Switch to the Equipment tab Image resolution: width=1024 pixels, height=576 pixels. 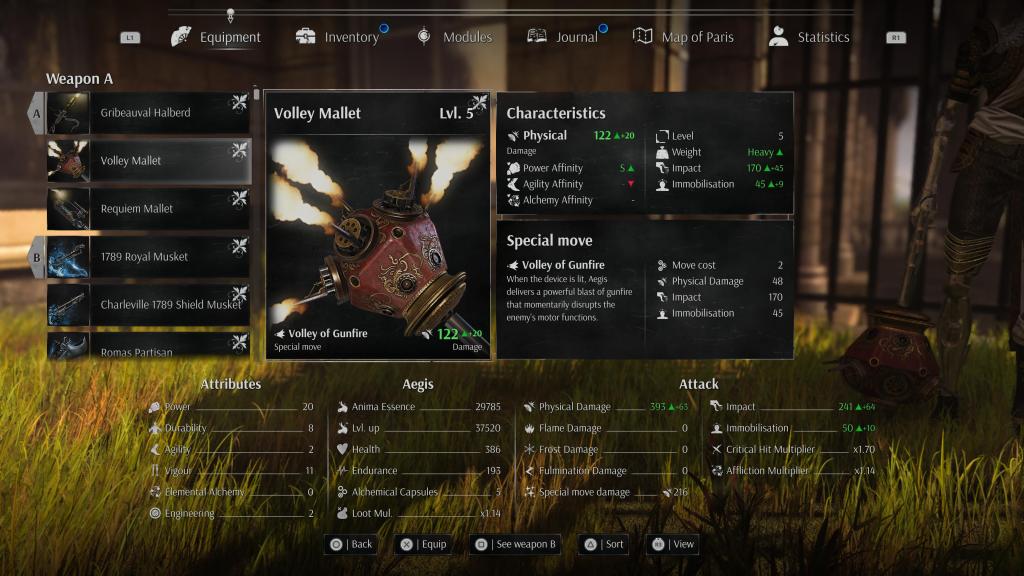click(217, 37)
